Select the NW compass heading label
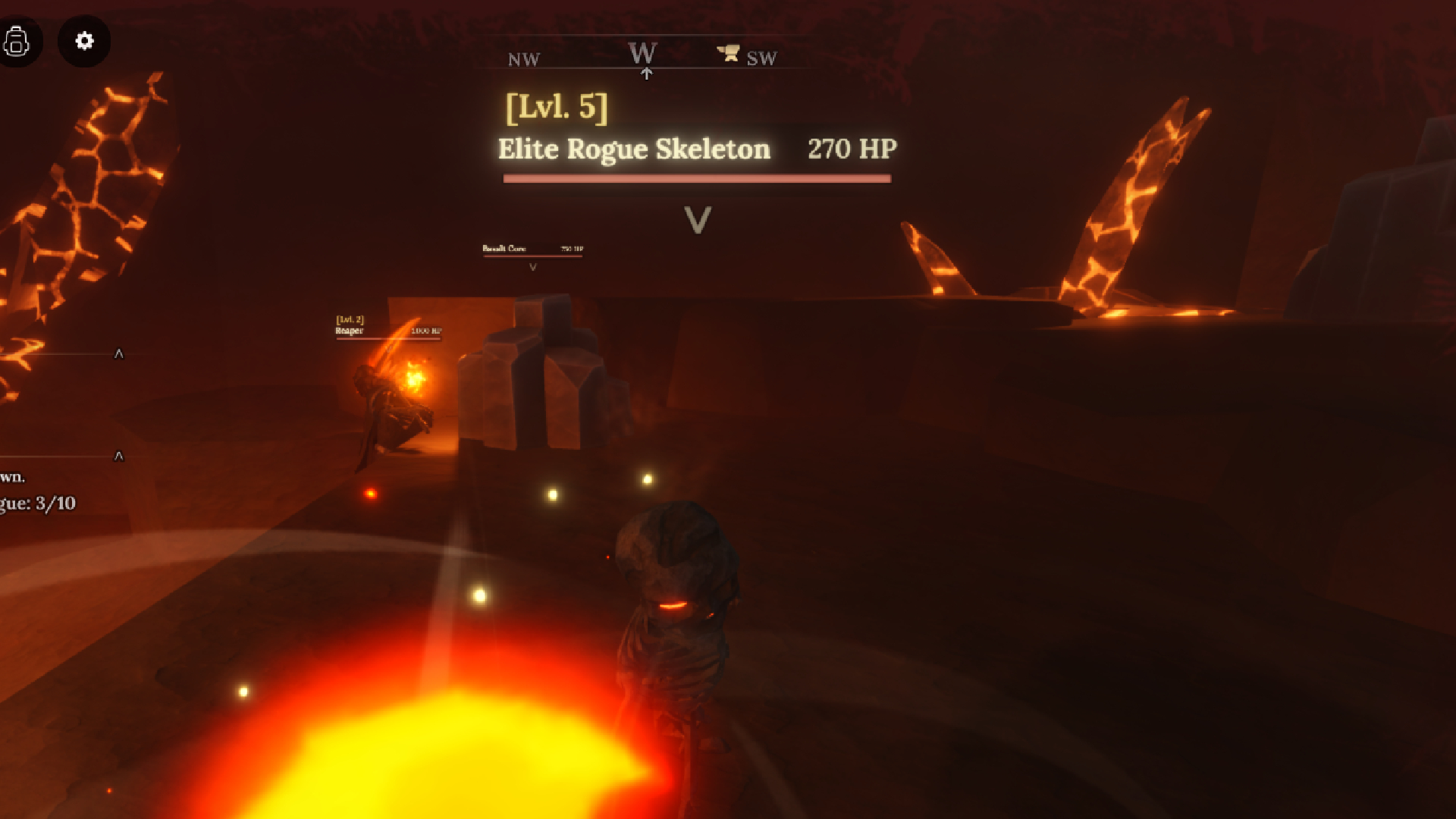The height and width of the screenshot is (819, 1456). pyautogui.click(x=524, y=58)
